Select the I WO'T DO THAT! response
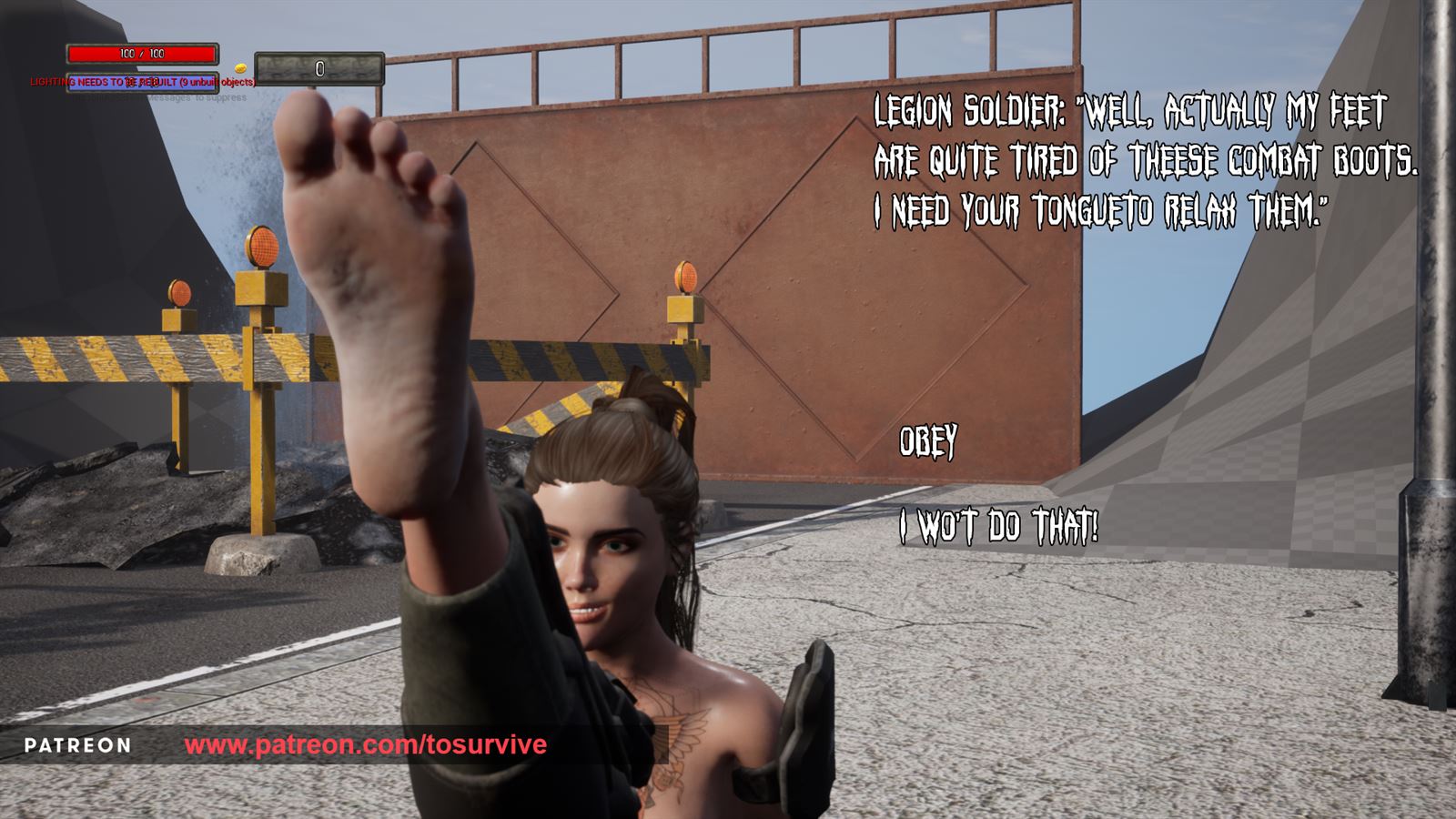The height and width of the screenshot is (819, 1456). pyautogui.click(x=997, y=521)
